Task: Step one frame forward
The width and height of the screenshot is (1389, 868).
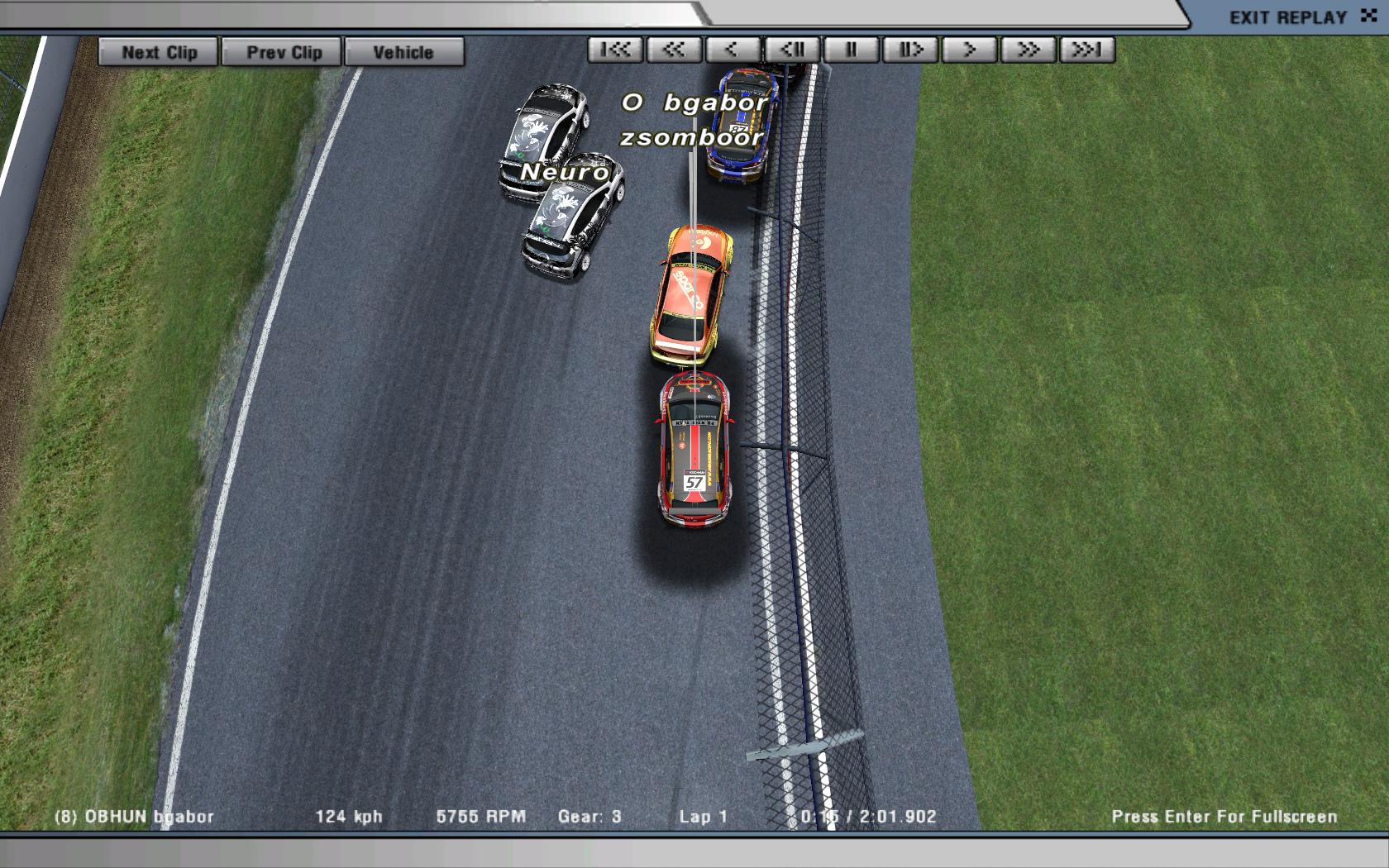Action: pos(910,50)
